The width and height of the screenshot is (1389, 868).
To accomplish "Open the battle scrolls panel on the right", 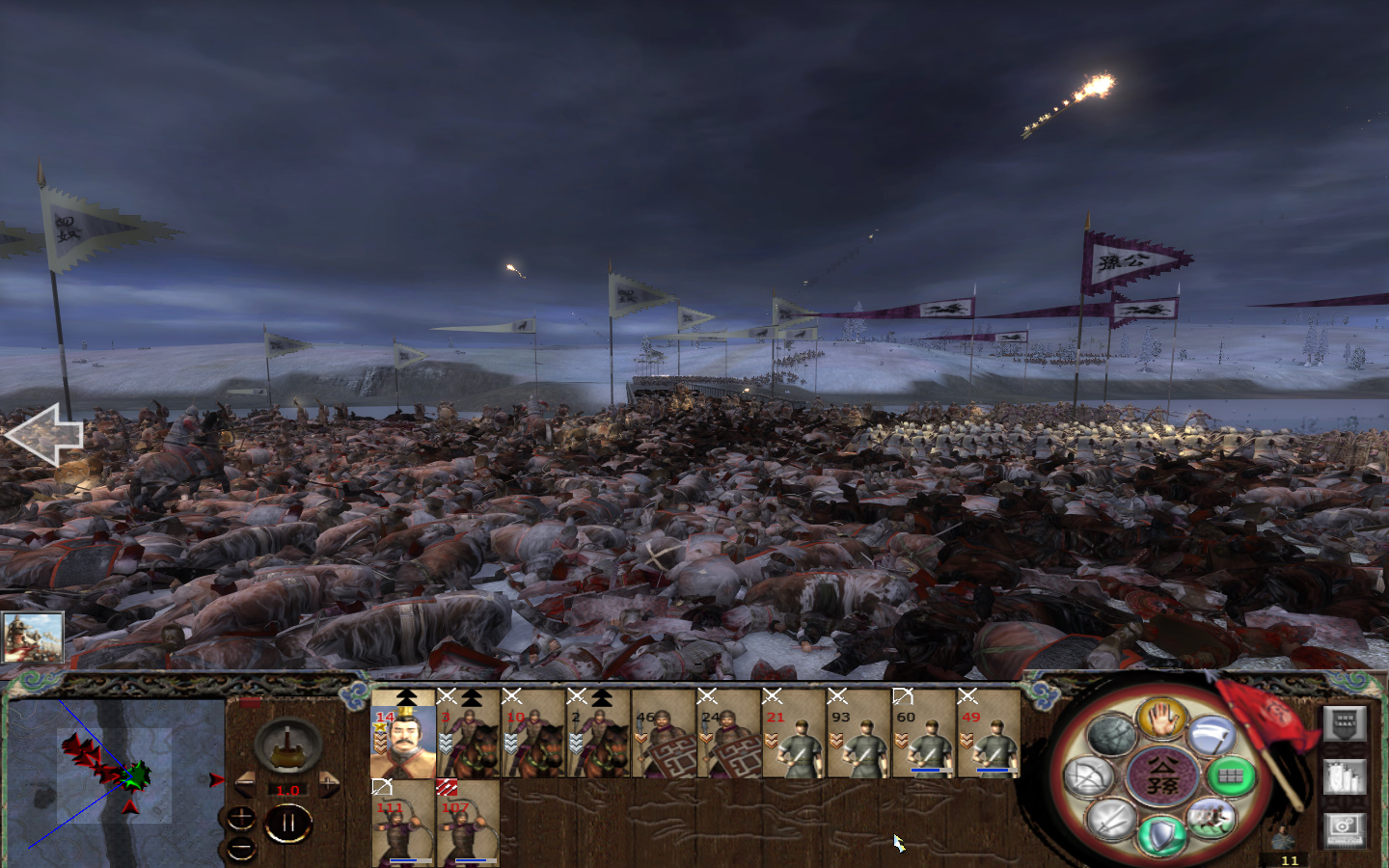I will [x=1345, y=776].
